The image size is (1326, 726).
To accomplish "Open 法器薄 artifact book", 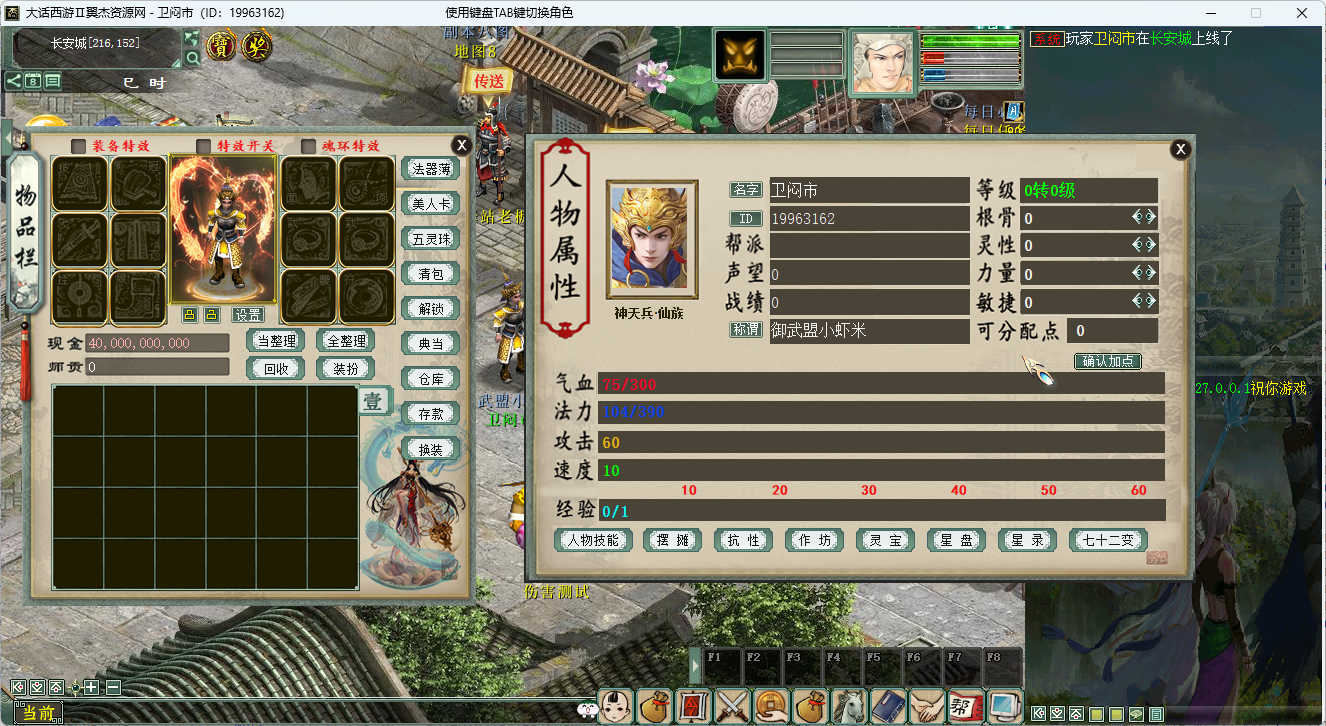I will point(430,169).
